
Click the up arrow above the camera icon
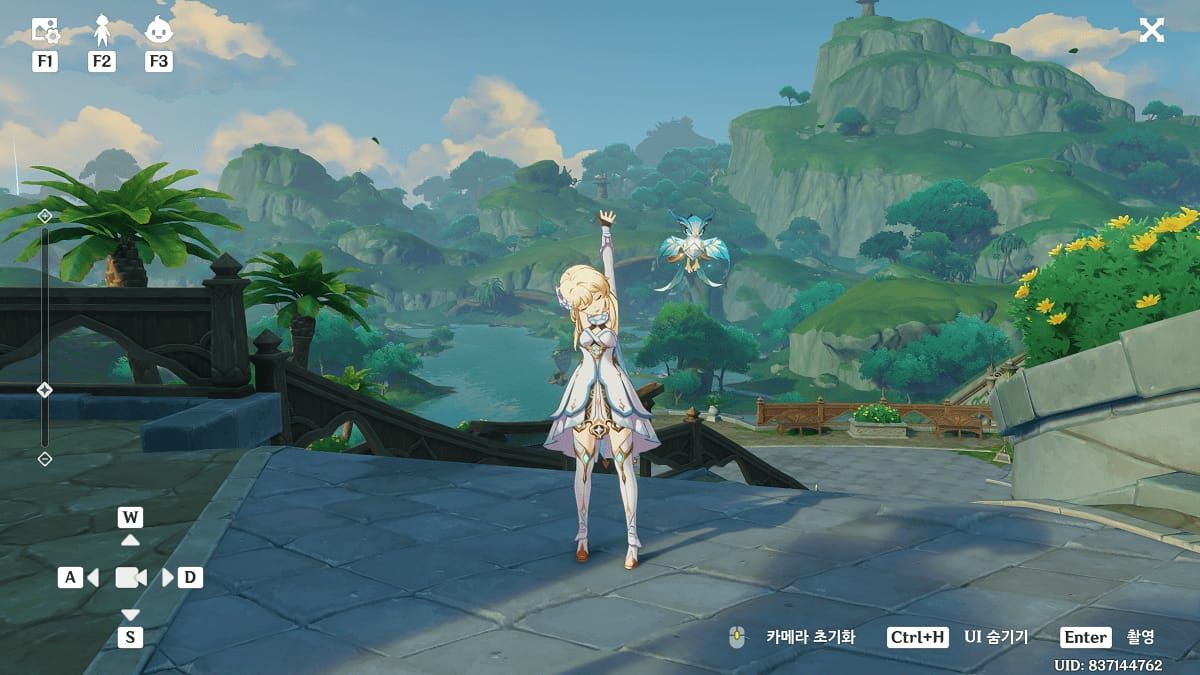tap(130, 540)
